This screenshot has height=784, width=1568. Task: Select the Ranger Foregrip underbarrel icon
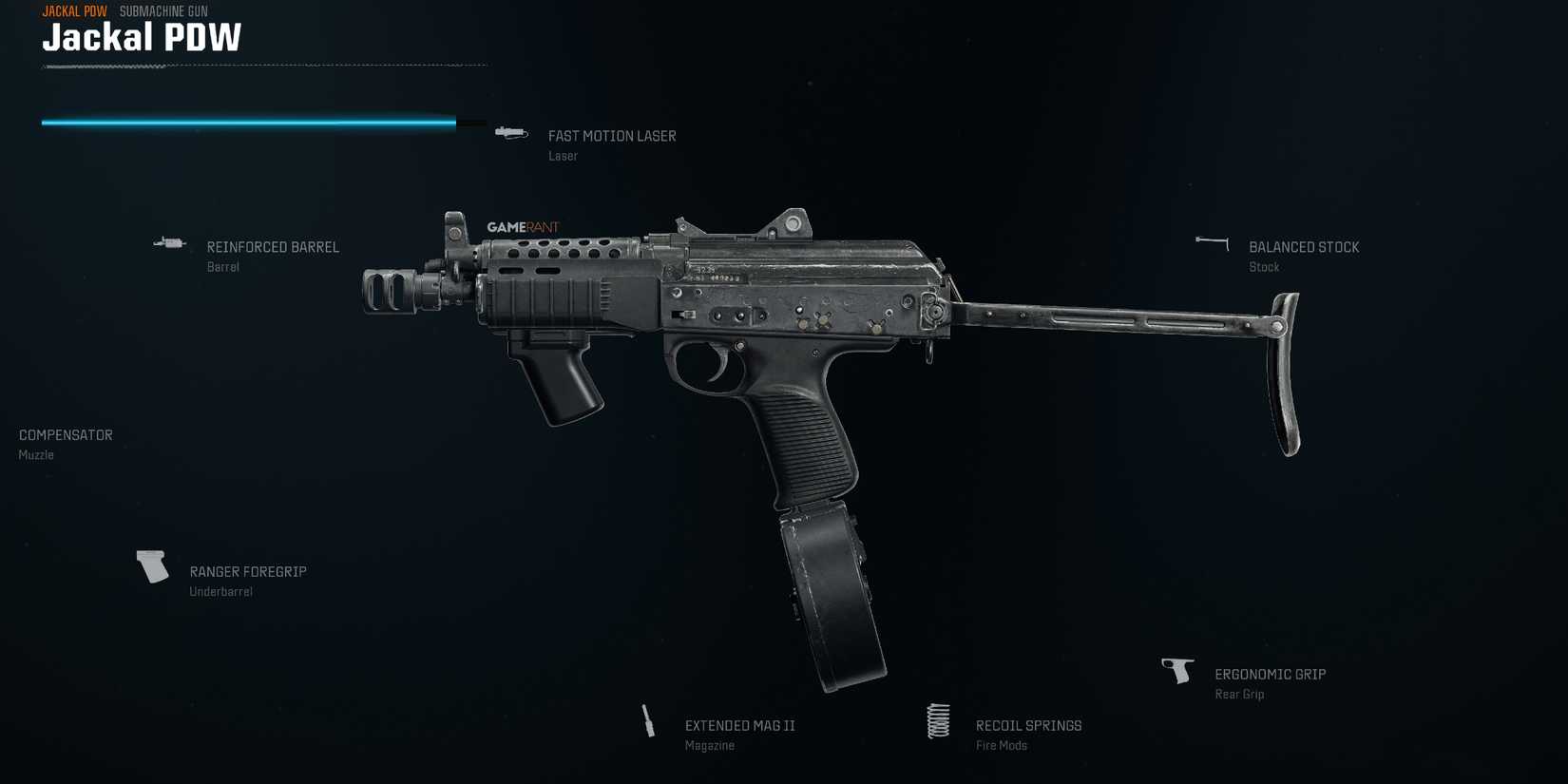(151, 565)
